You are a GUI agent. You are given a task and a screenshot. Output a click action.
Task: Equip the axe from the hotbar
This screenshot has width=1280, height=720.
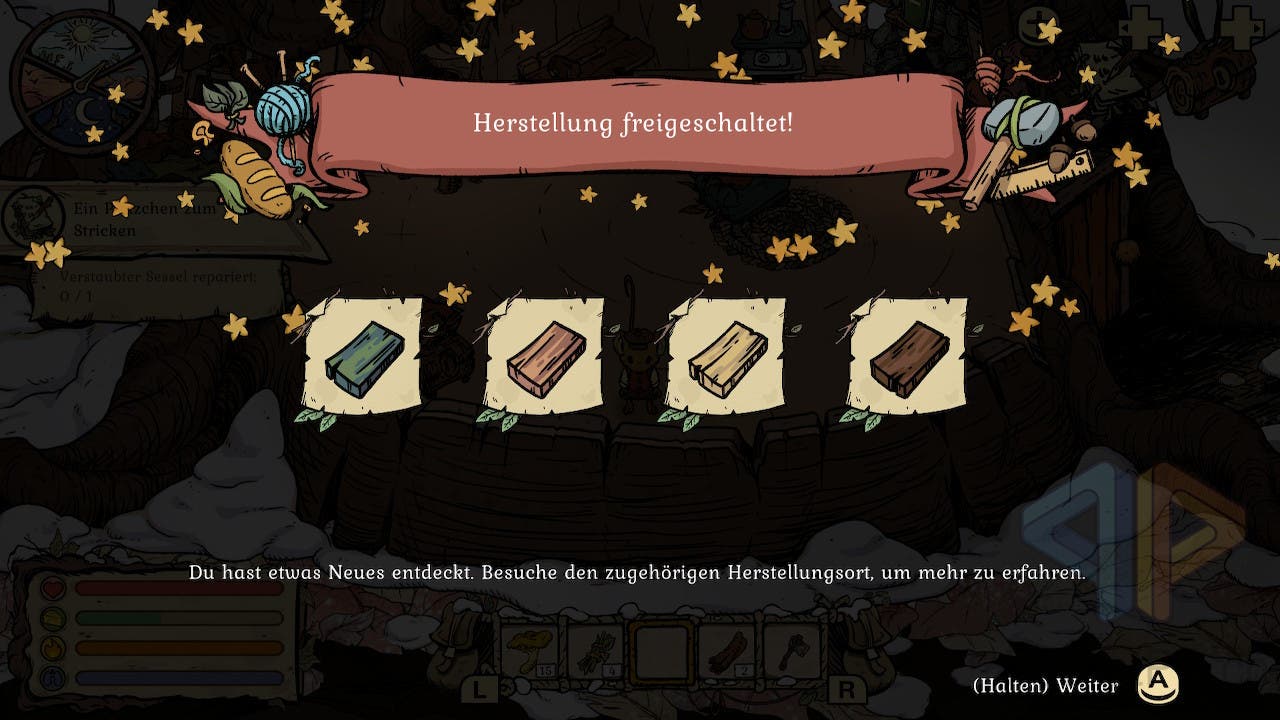tap(792, 650)
